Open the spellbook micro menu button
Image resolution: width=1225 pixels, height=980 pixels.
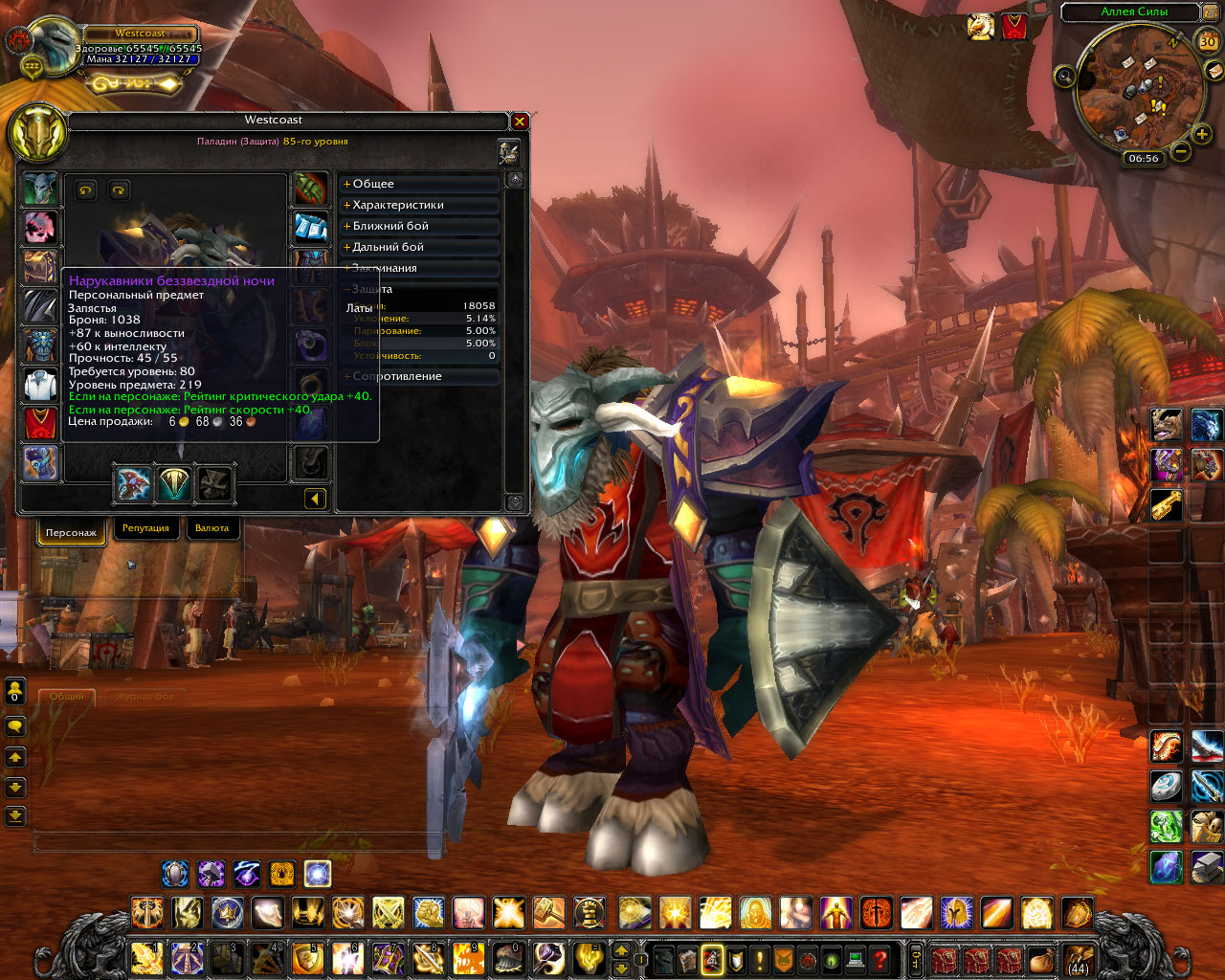coord(687,959)
